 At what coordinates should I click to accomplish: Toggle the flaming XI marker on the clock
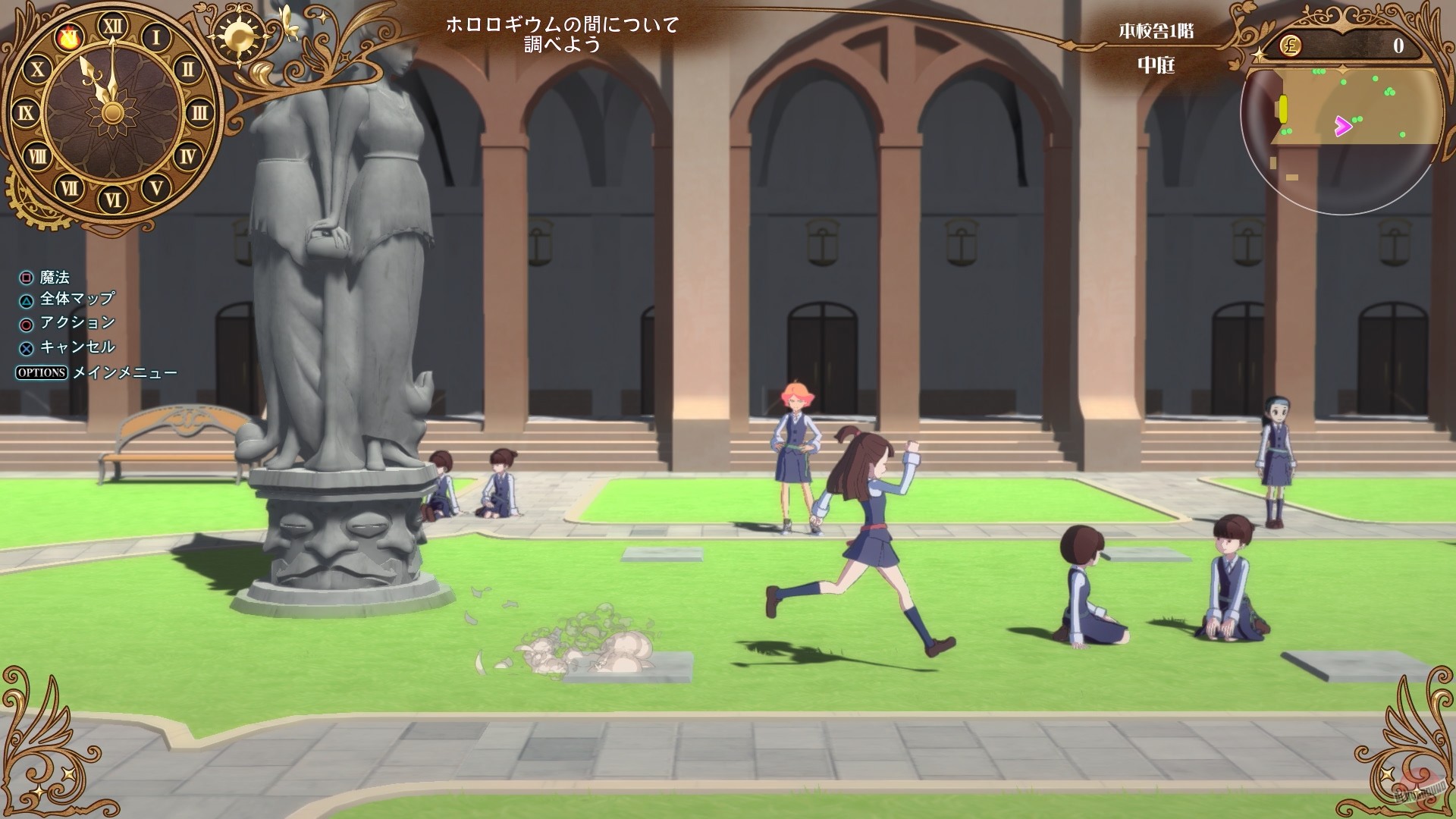[x=69, y=38]
